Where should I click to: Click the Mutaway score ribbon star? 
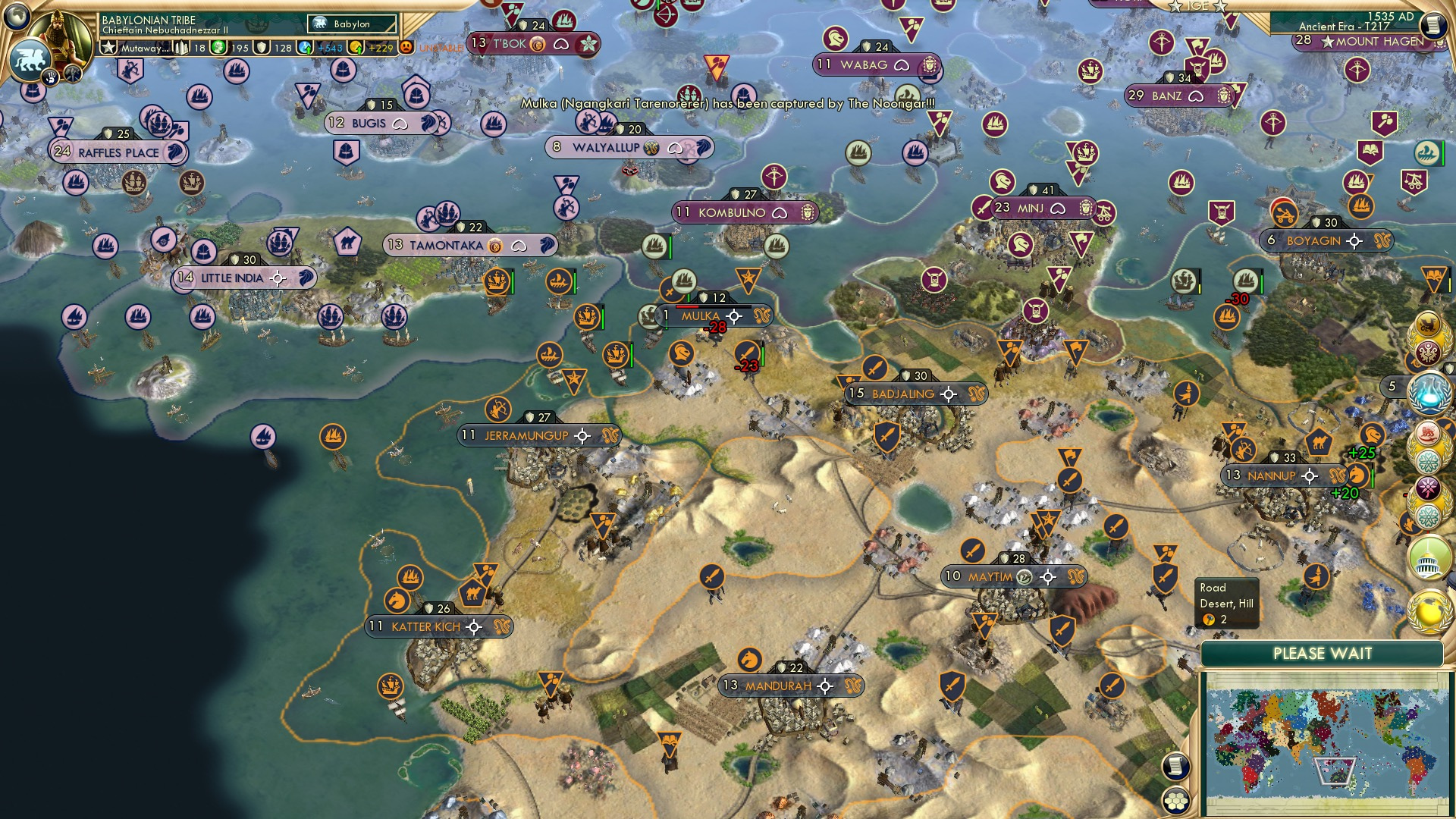[109, 47]
